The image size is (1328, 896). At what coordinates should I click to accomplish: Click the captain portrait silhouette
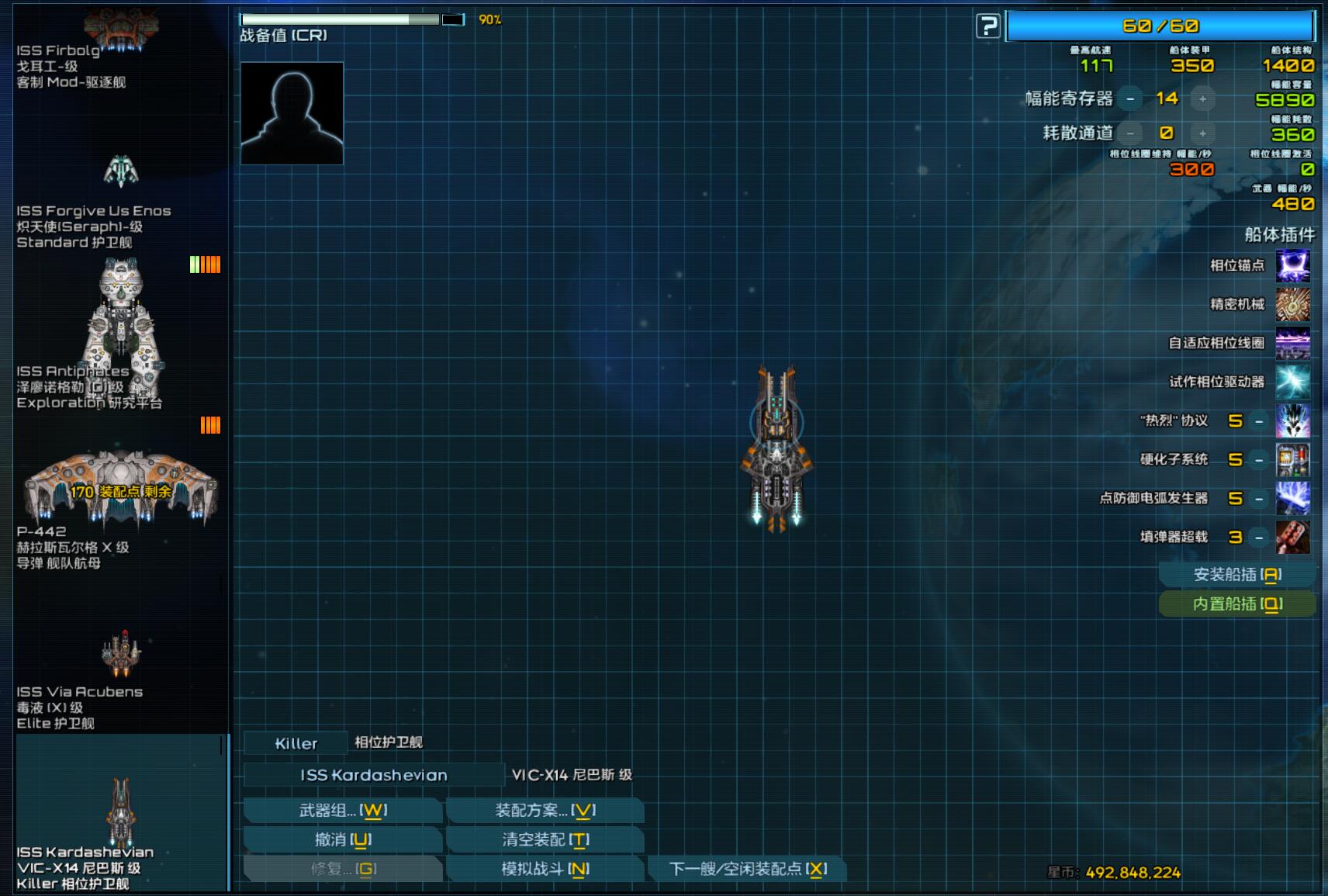click(292, 113)
